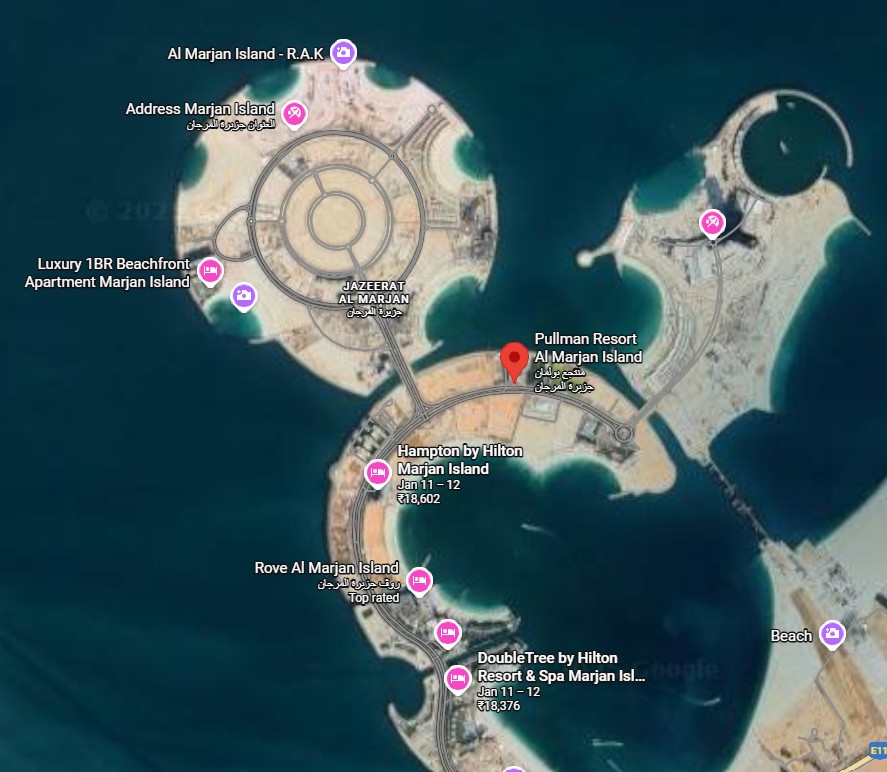Click the red Pullman Resort location pin

[514, 359]
